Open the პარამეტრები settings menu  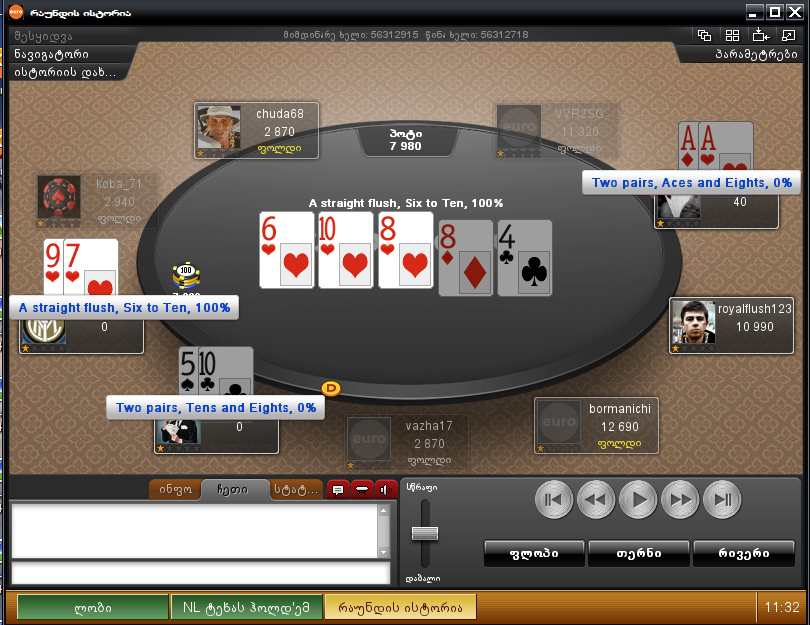coord(755,54)
